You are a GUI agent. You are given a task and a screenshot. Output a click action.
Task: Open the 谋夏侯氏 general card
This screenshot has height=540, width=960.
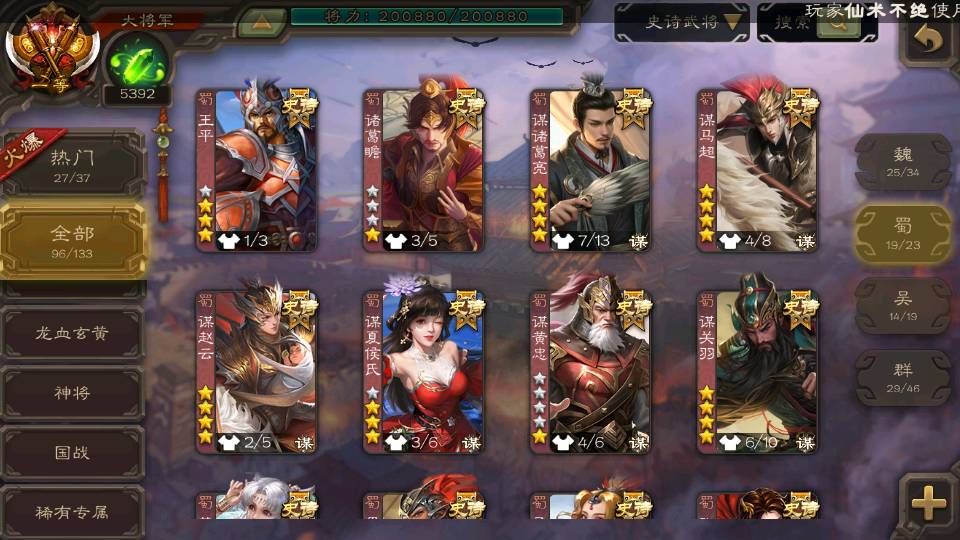pos(424,371)
